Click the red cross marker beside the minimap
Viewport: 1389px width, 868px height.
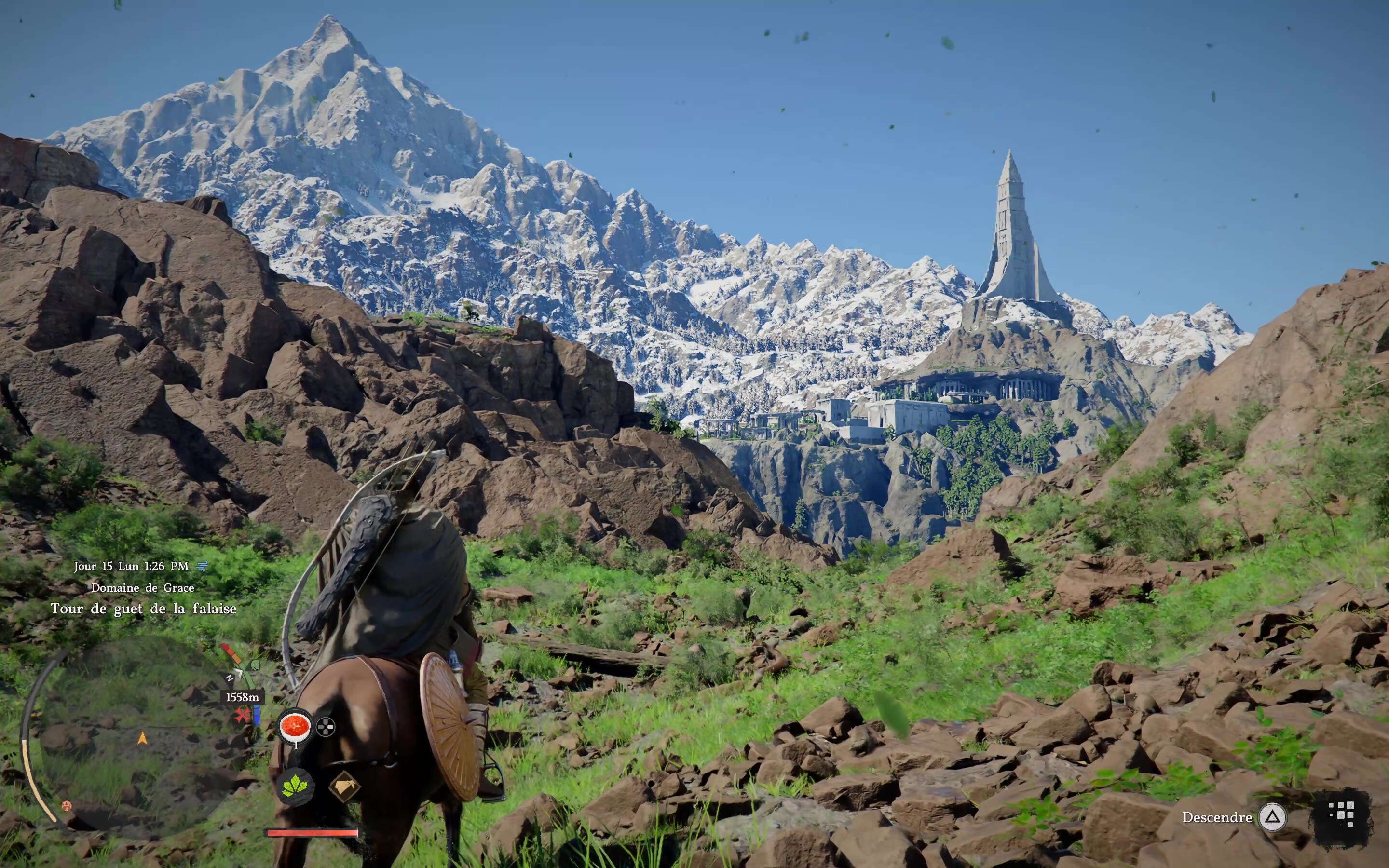click(x=243, y=715)
